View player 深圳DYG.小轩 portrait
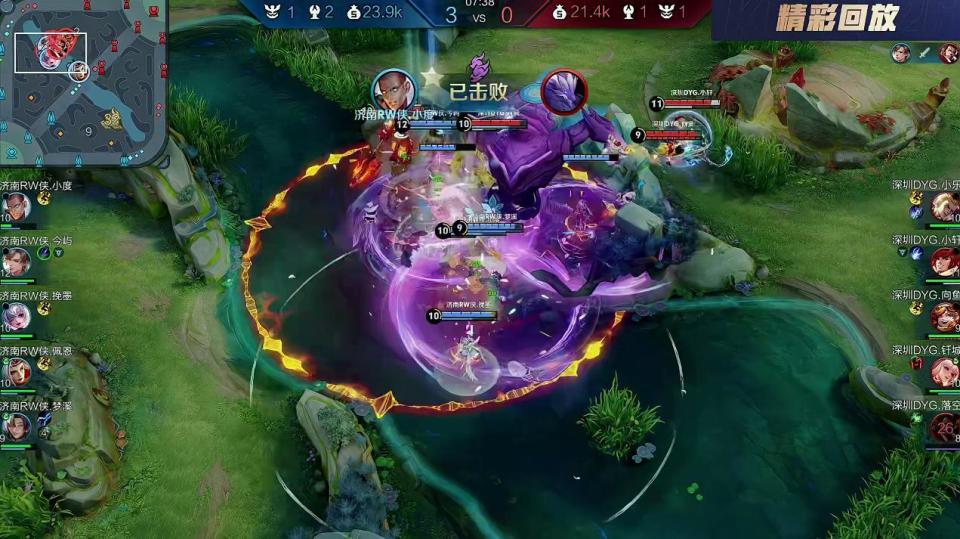Viewport: 960px width, 539px height. pos(944,262)
